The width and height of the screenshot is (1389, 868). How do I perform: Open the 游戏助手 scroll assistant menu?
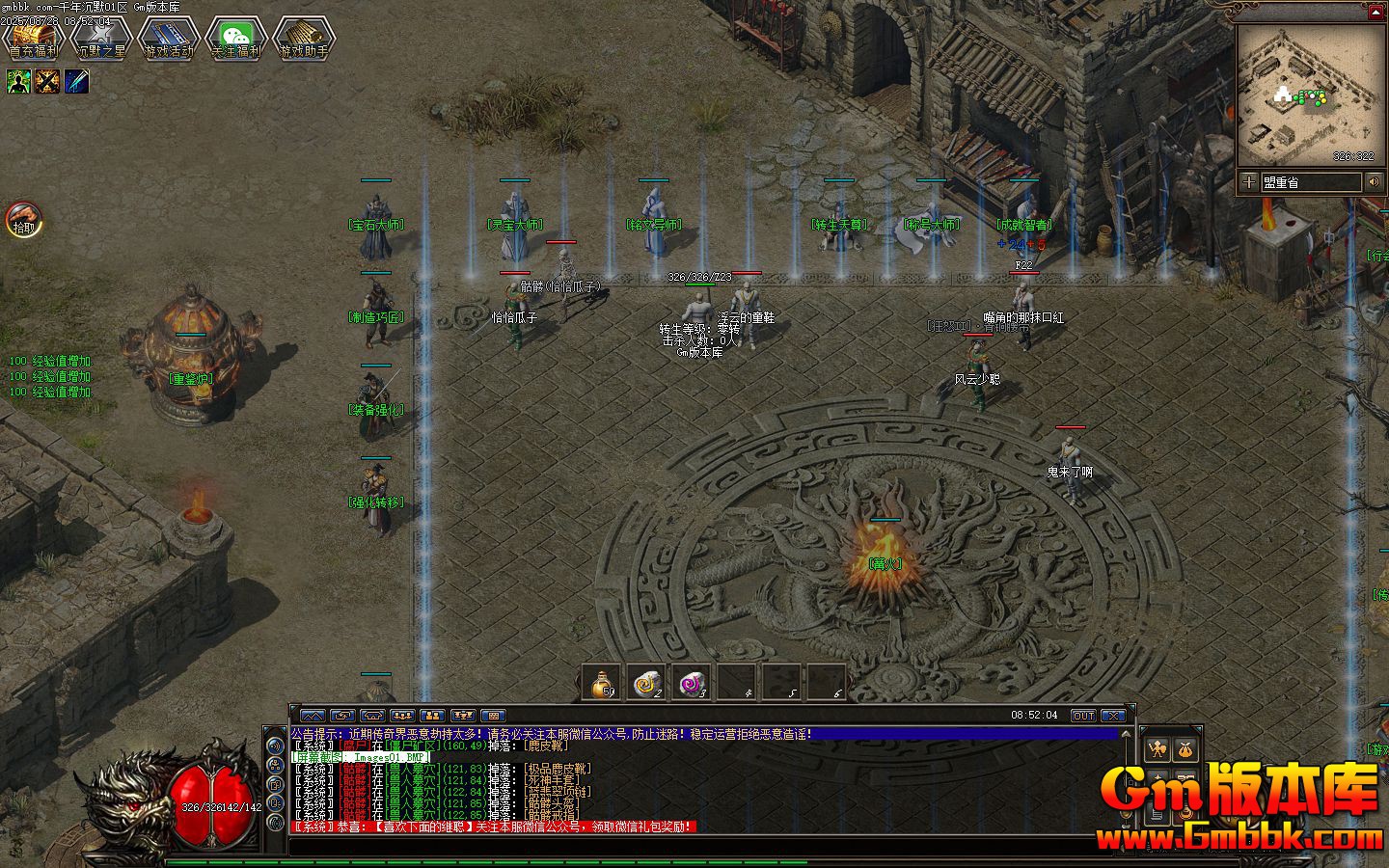pyautogui.click(x=303, y=39)
